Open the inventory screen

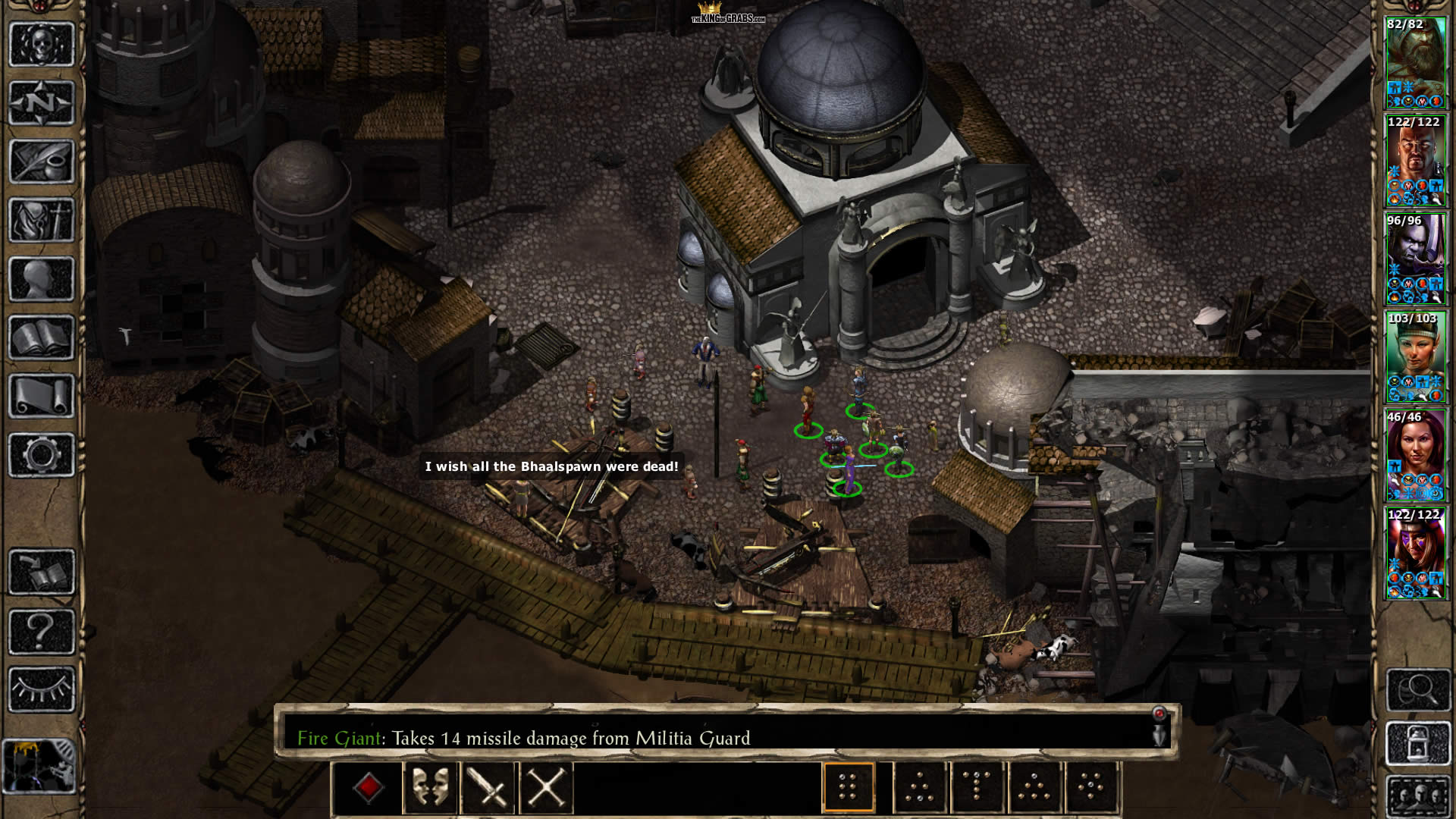[x=41, y=220]
